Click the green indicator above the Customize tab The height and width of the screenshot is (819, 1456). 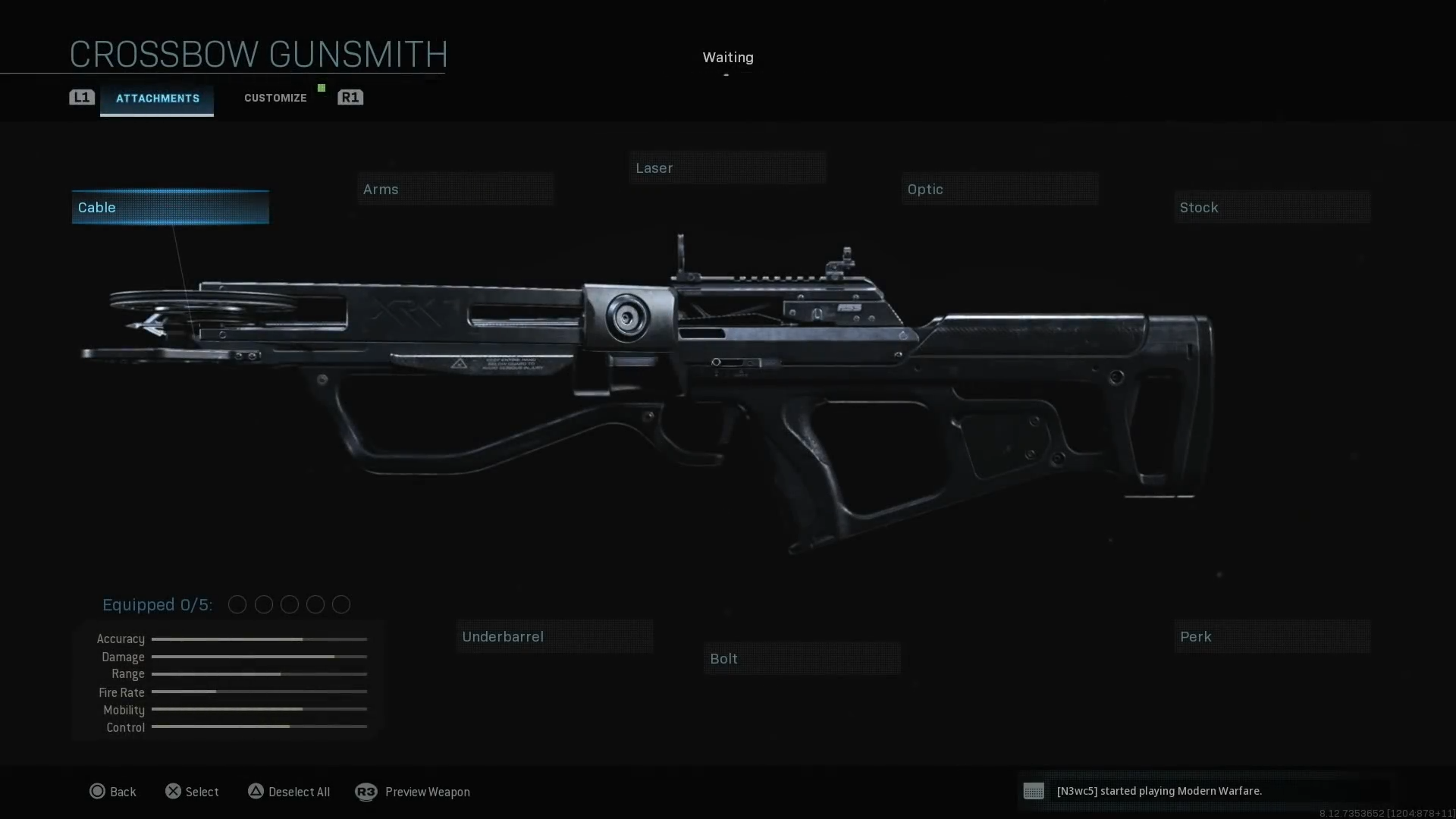(320, 87)
